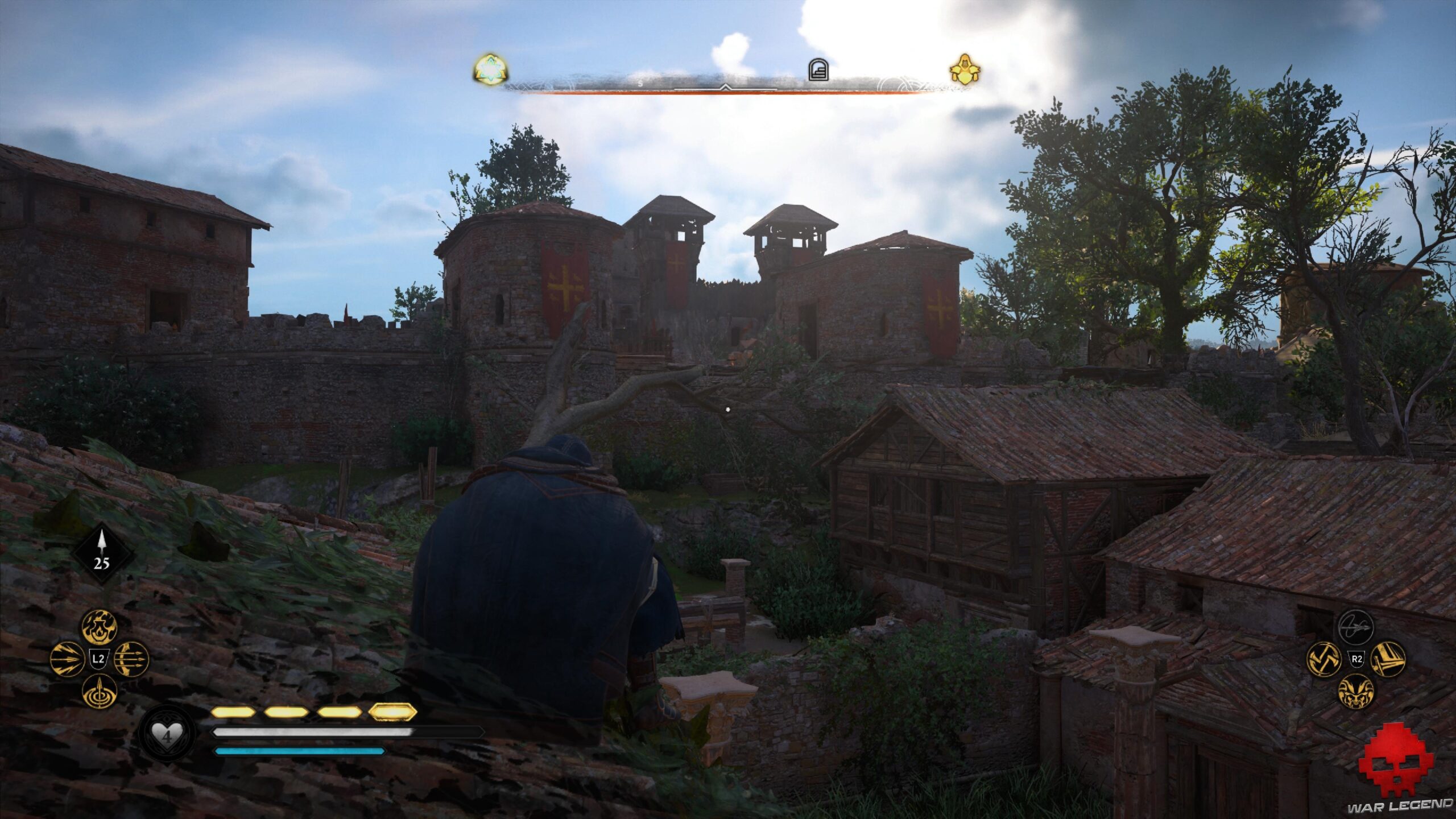Activate the crossed axes melee ability
1456x819 pixels.
click(1324, 660)
